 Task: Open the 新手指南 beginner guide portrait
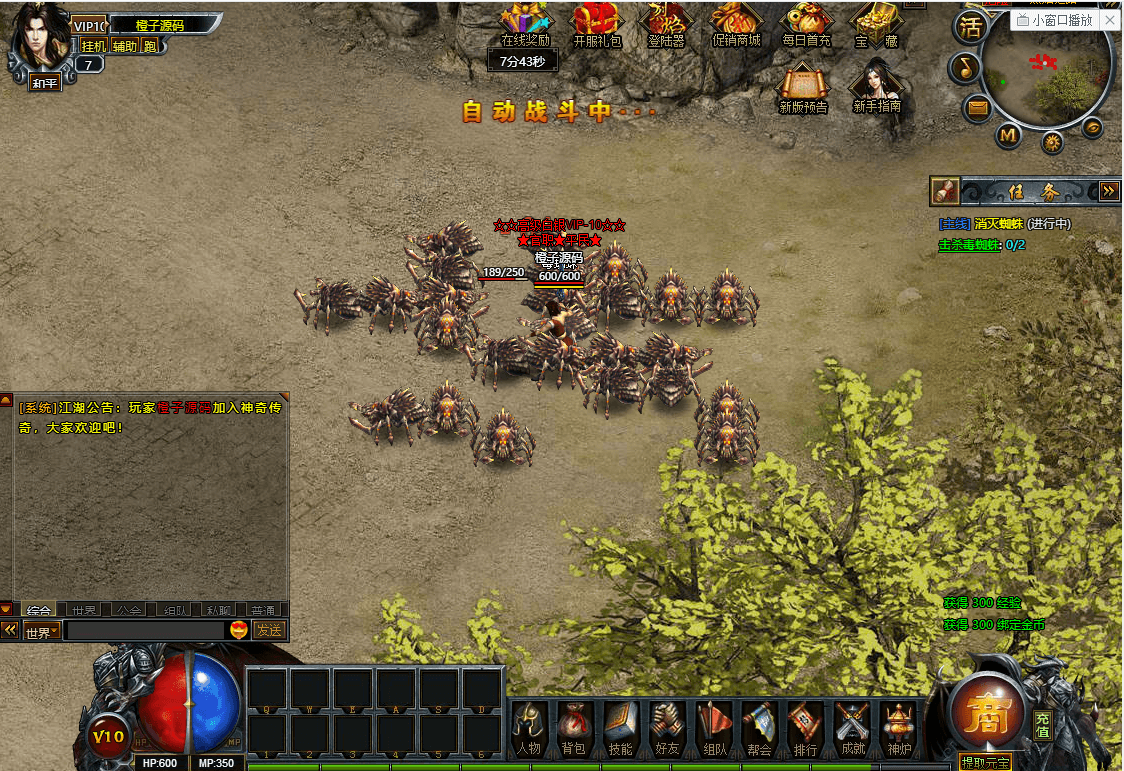coord(877,85)
